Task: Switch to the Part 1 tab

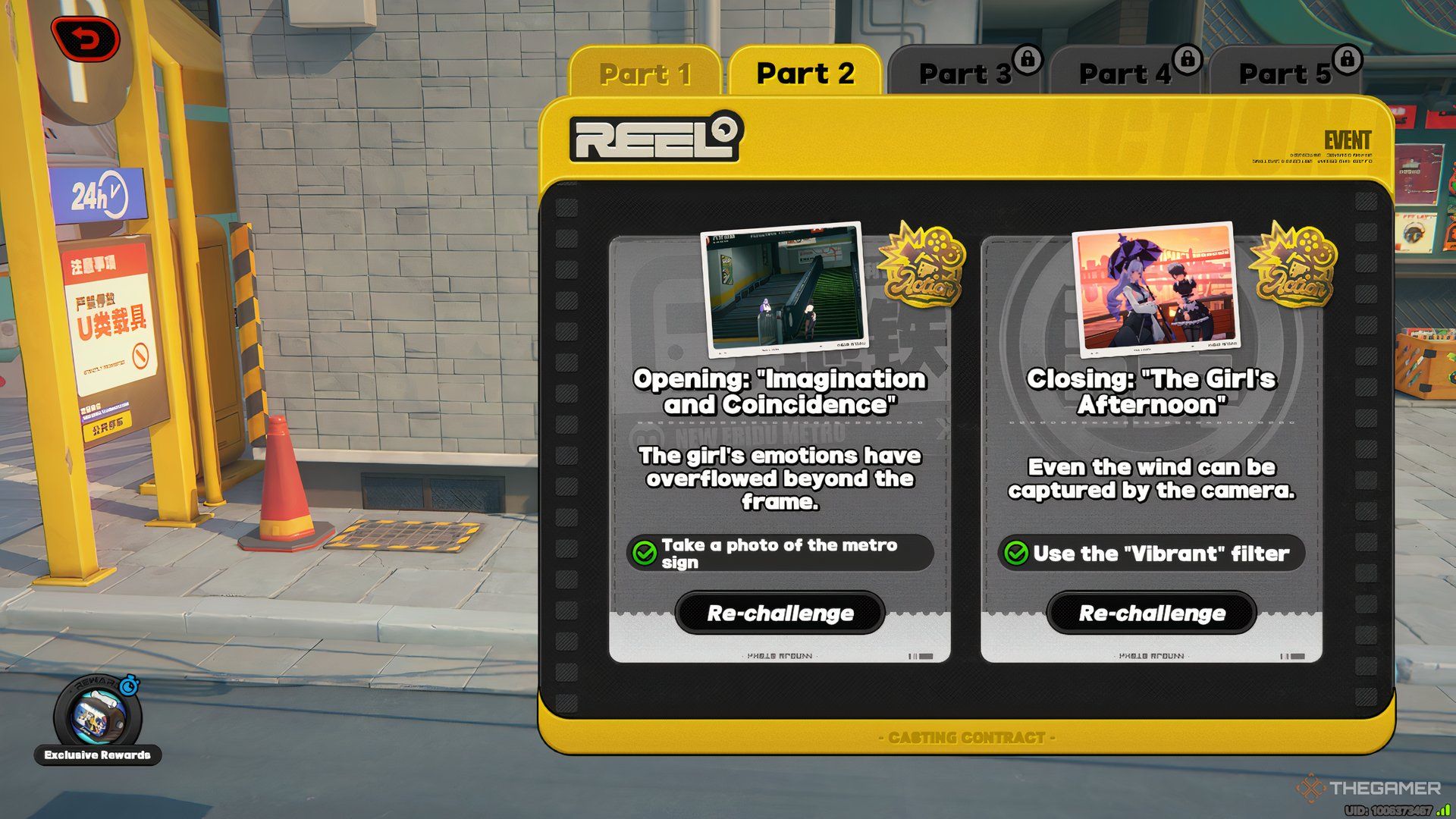Action: coord(645,74)
